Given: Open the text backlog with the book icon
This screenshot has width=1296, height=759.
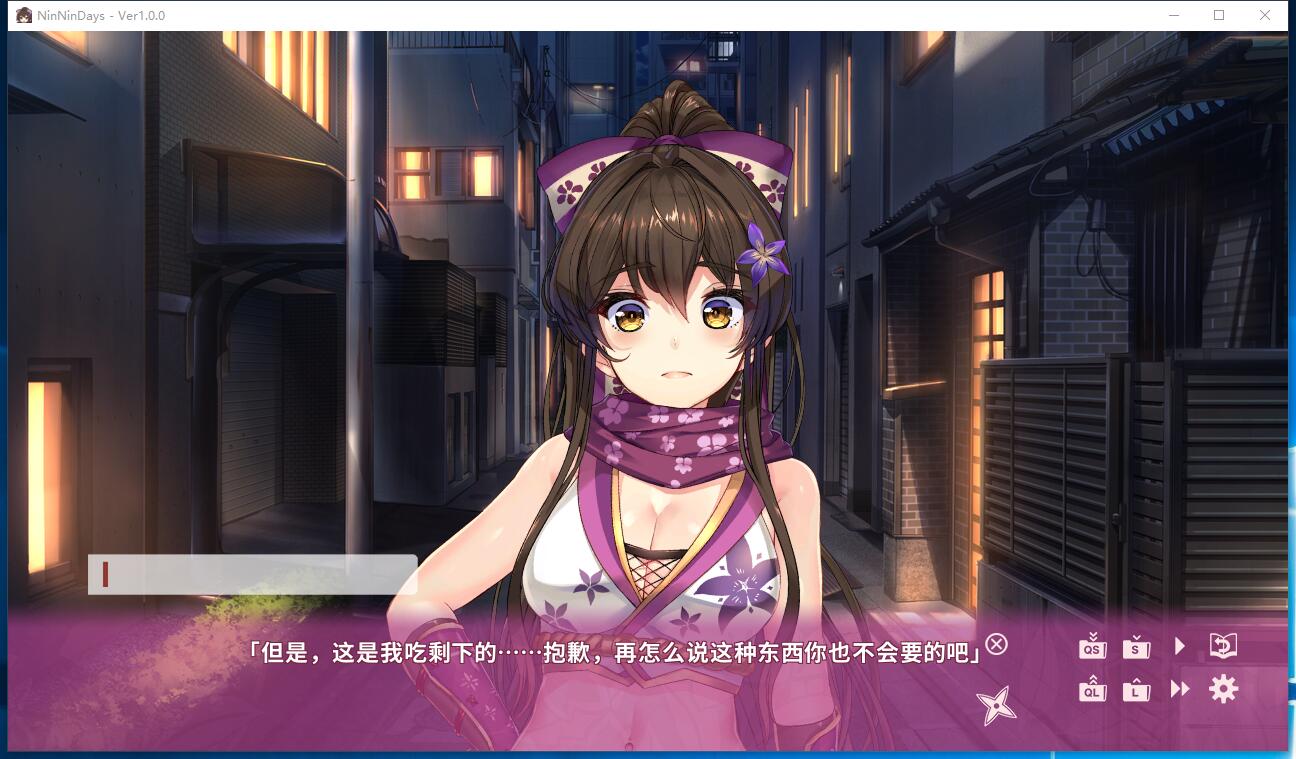Looking at the screenshot, I should tap(1222, 646).
